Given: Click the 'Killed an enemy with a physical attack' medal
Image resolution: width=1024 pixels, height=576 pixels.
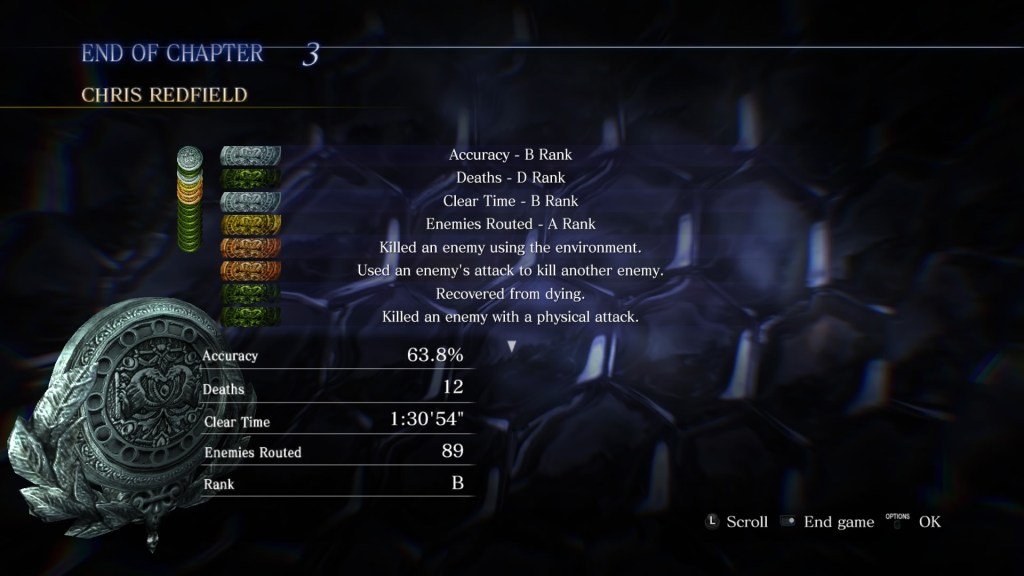Looking at the screenshot, I should point(510,316).
